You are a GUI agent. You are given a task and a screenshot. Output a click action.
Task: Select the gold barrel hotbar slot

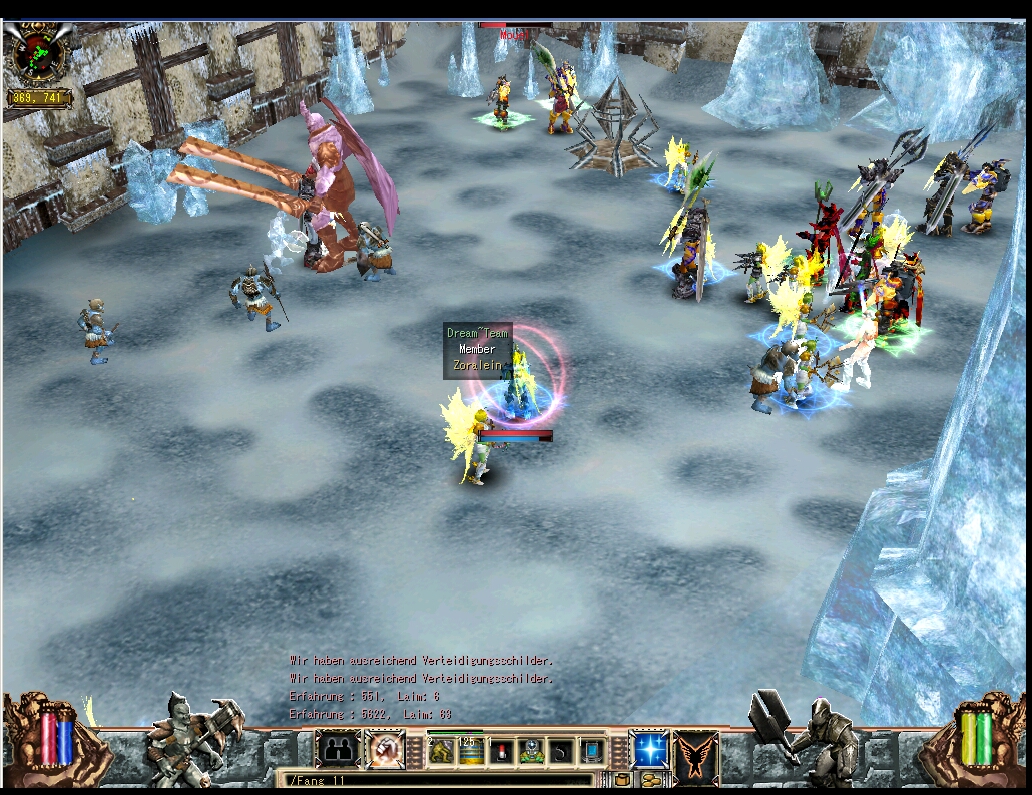(x=470, y=751)
